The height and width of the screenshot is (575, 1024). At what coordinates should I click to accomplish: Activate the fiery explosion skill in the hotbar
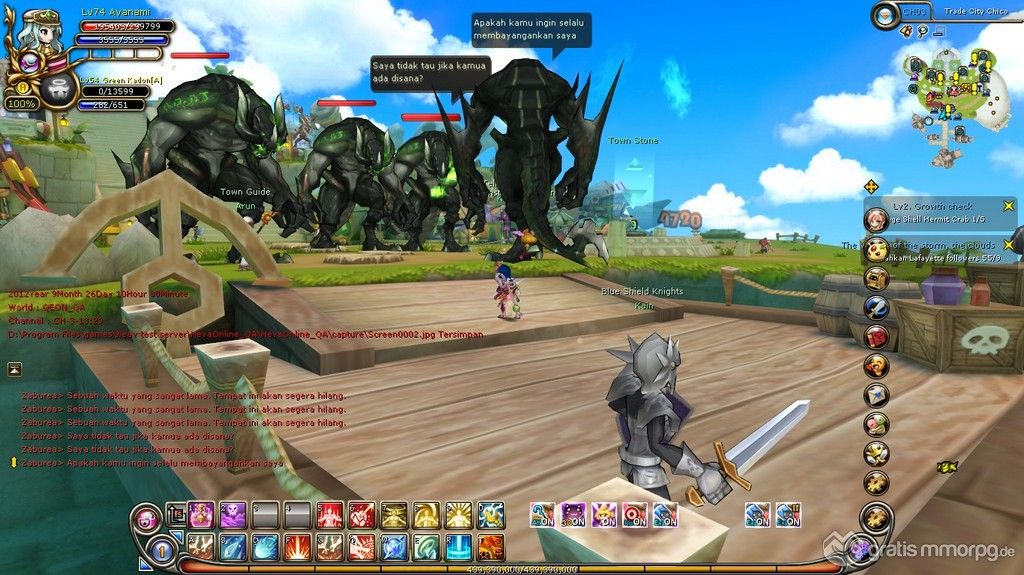pos(296,547)
